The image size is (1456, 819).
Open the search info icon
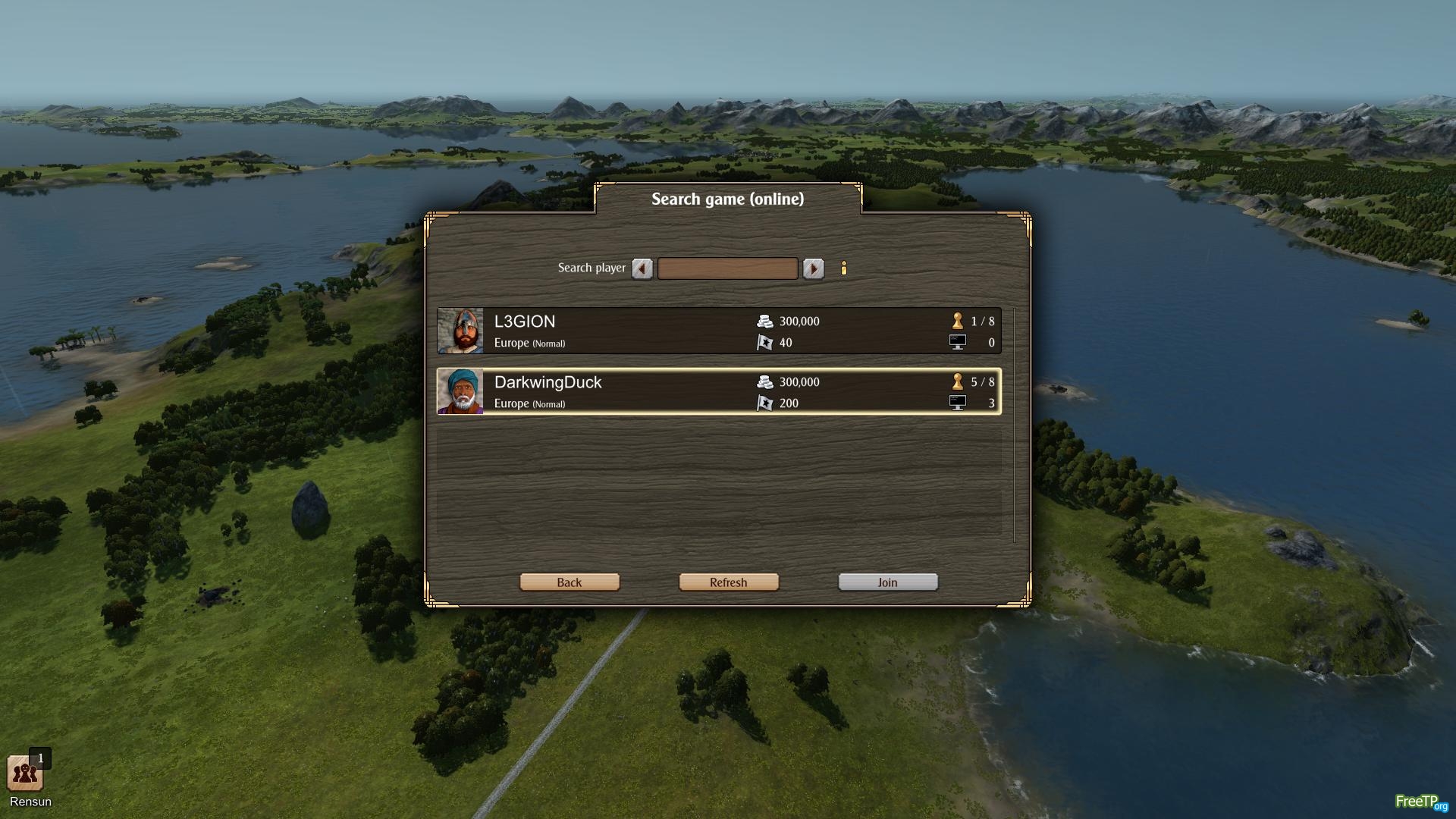(844, 268)
